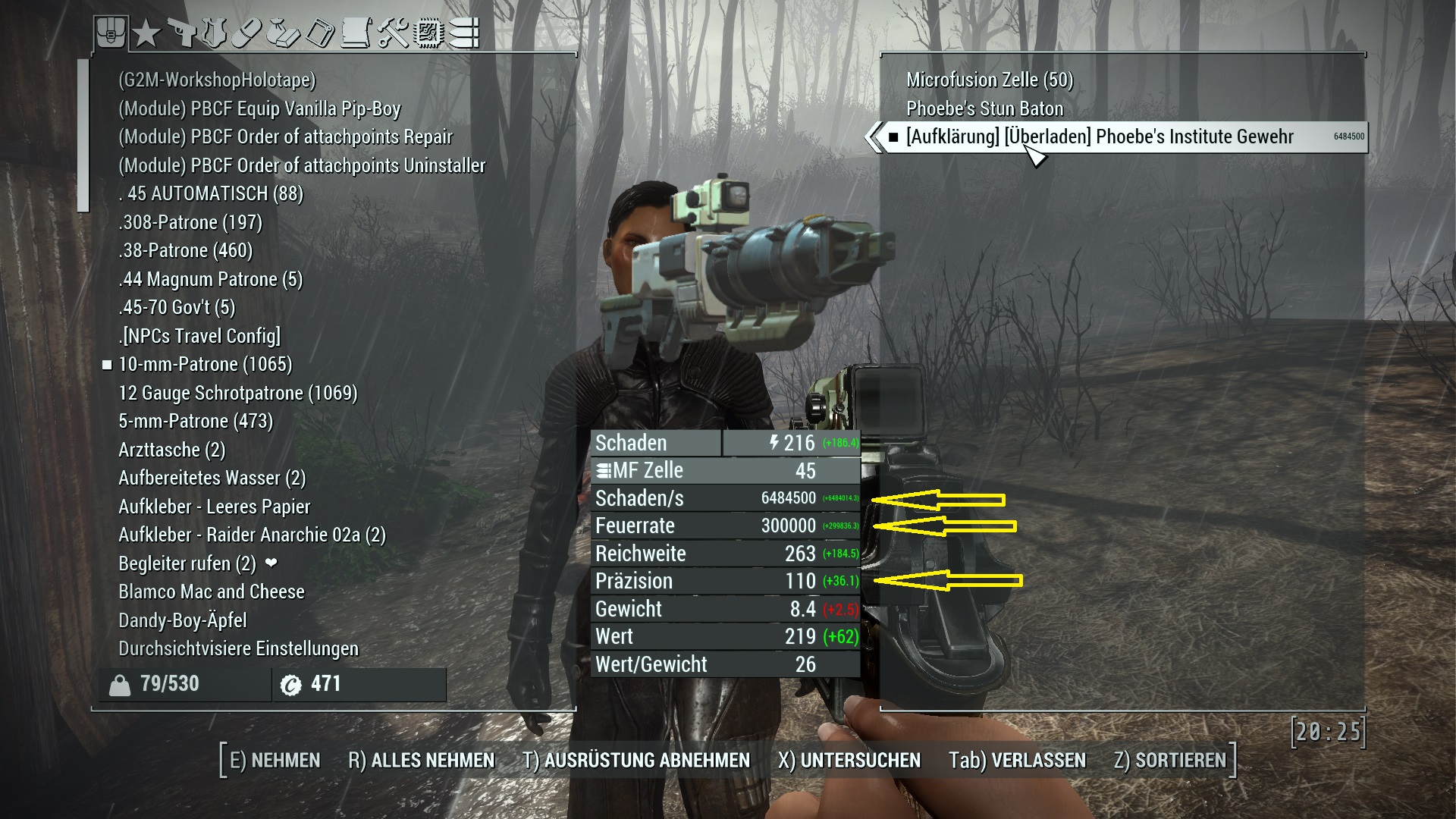Pick the Arzttasche (2) inventory row
The width and height of the screenshot is (1456, 819).
coord(172,450)
